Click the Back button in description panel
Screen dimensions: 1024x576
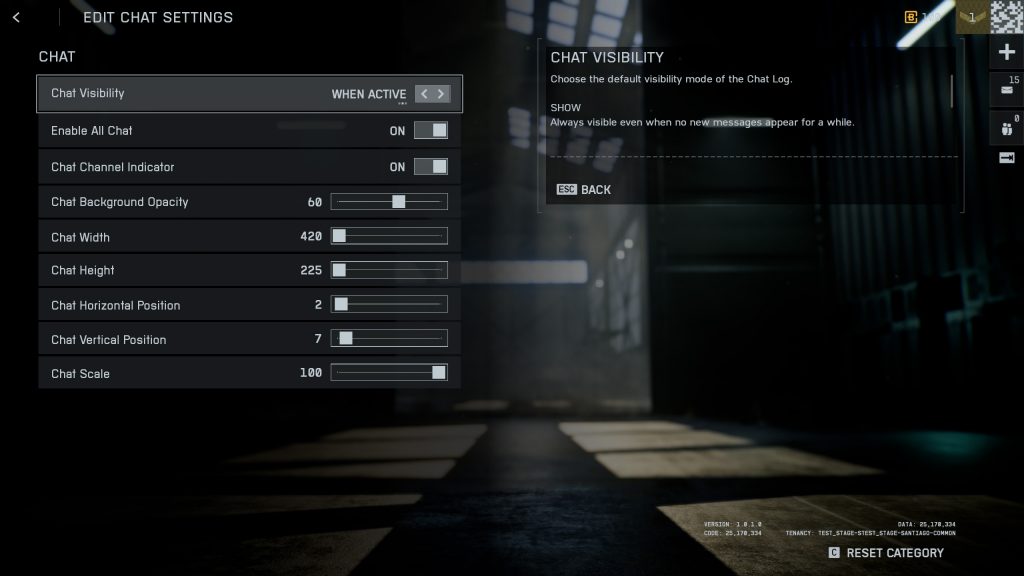coord(584,190)
